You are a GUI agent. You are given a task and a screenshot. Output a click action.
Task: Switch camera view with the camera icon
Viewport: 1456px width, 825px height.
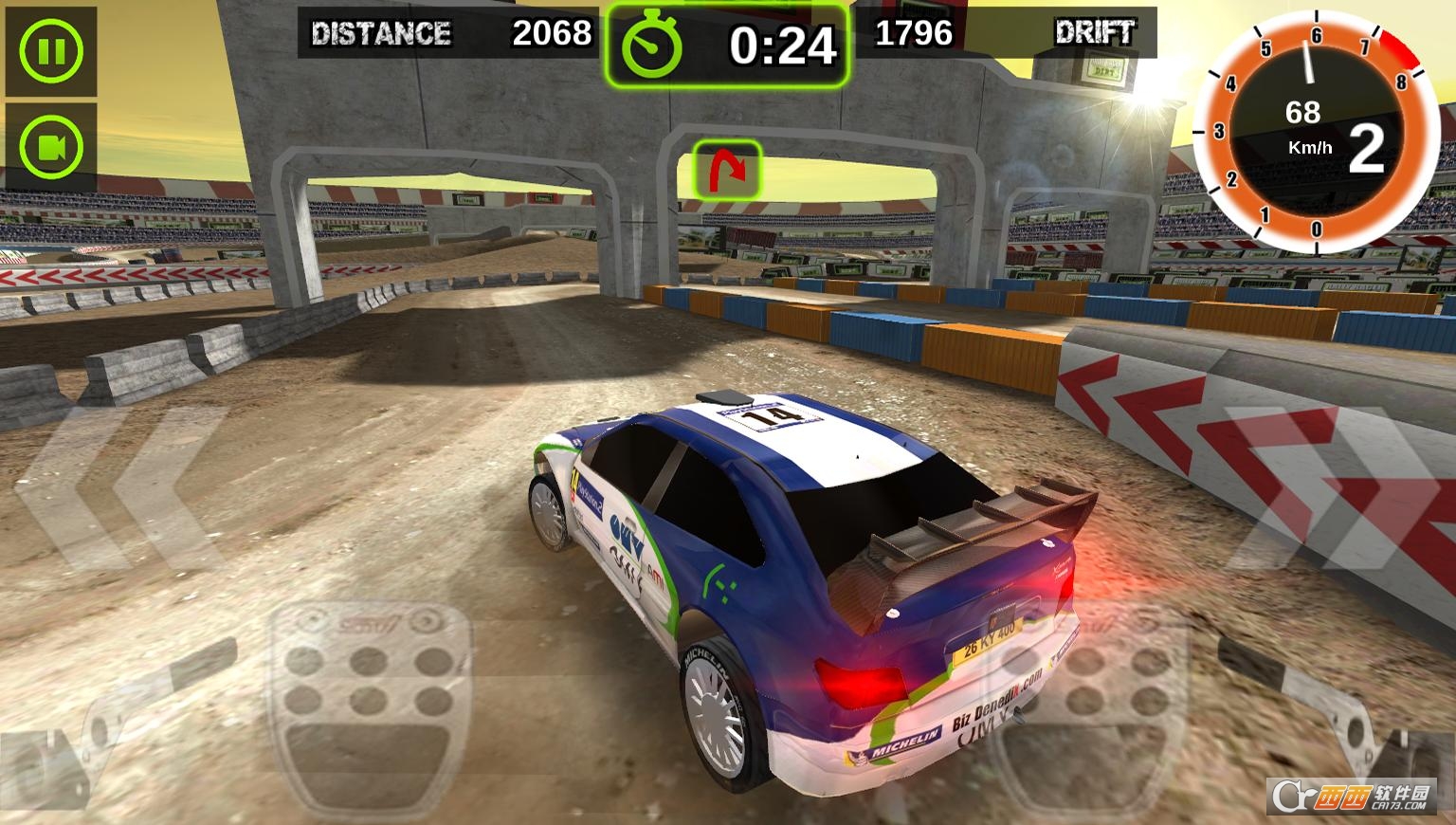[50, 147]
